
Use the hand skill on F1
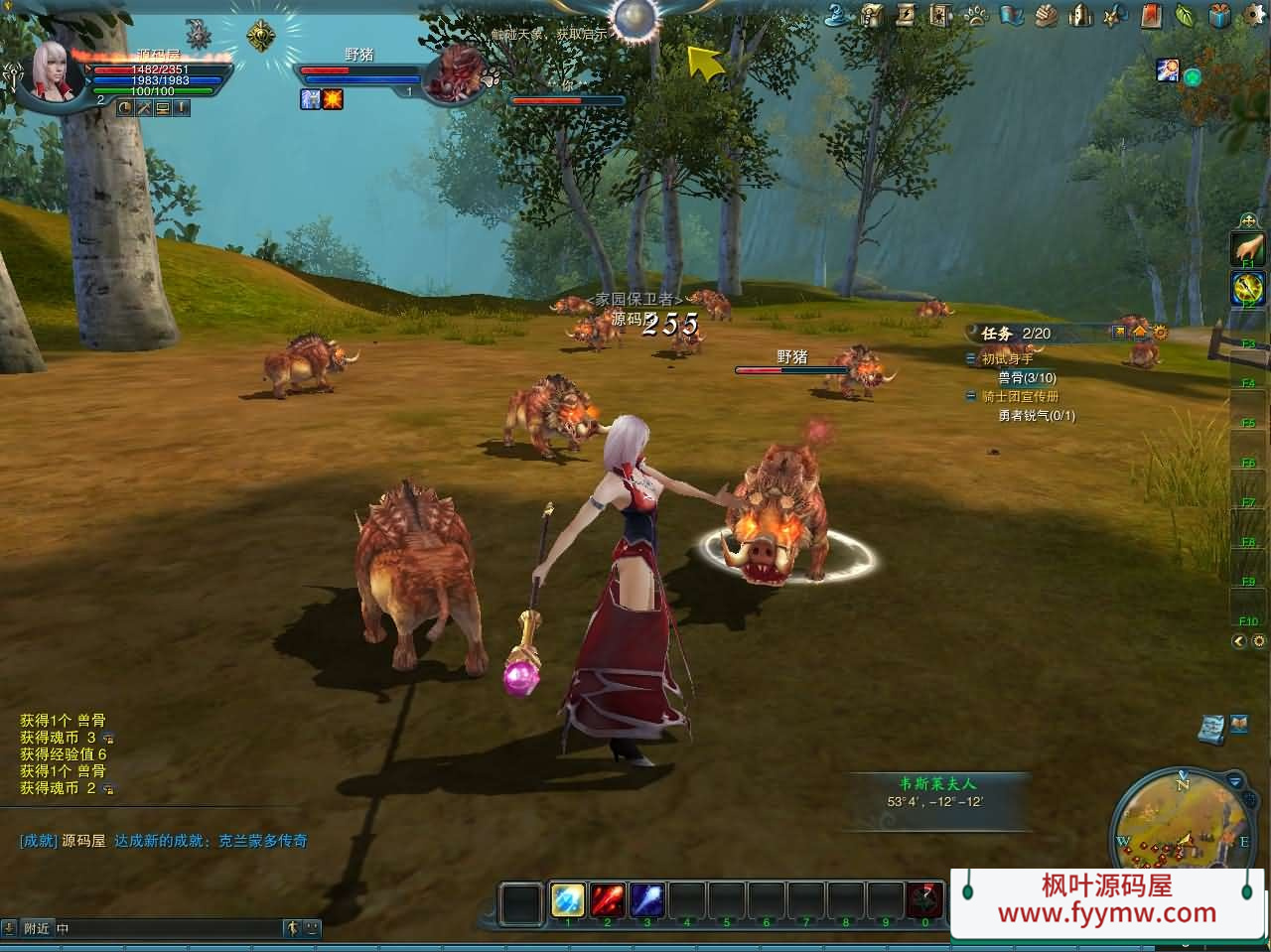click(x=1248, y=248)
